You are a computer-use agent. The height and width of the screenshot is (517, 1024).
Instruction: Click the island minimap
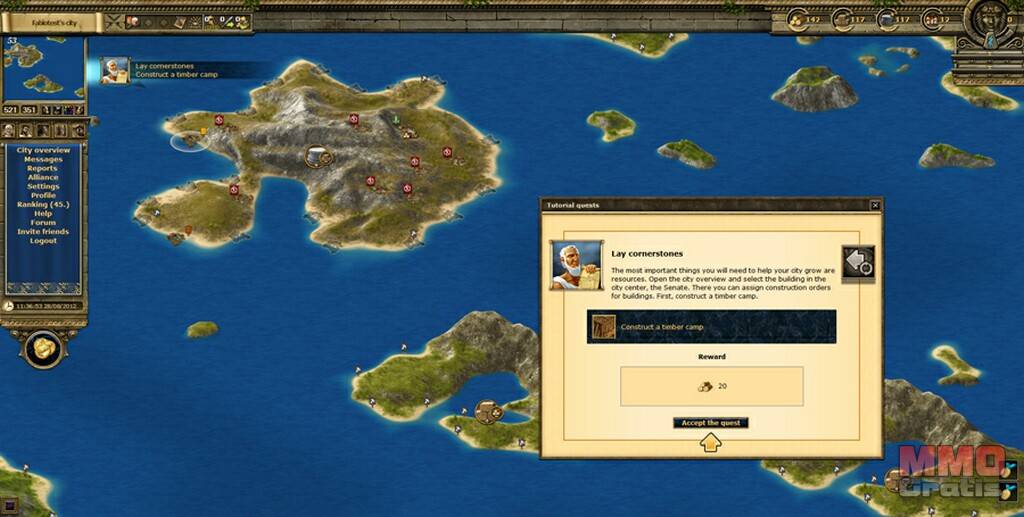pos(44,68)
